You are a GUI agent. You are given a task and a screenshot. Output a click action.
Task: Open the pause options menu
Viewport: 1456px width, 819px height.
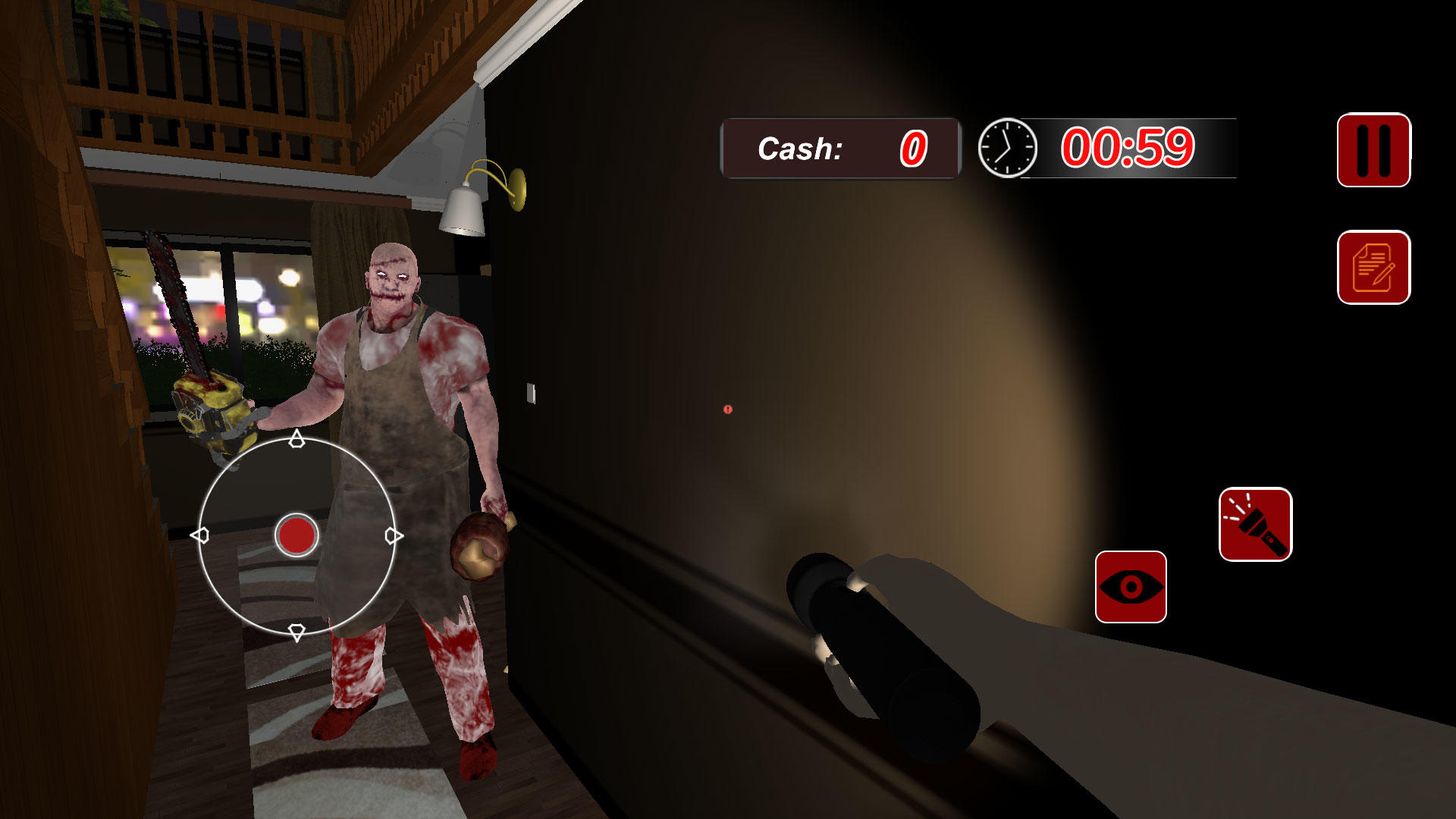1374,149
